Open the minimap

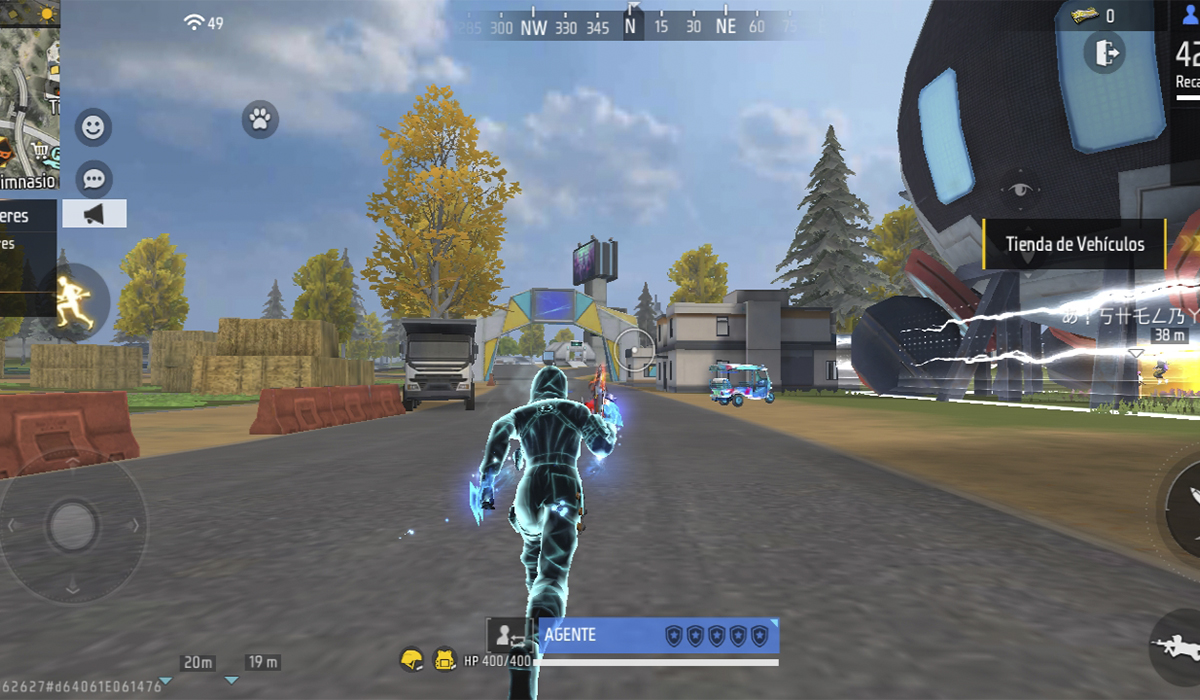click(29, 95)
